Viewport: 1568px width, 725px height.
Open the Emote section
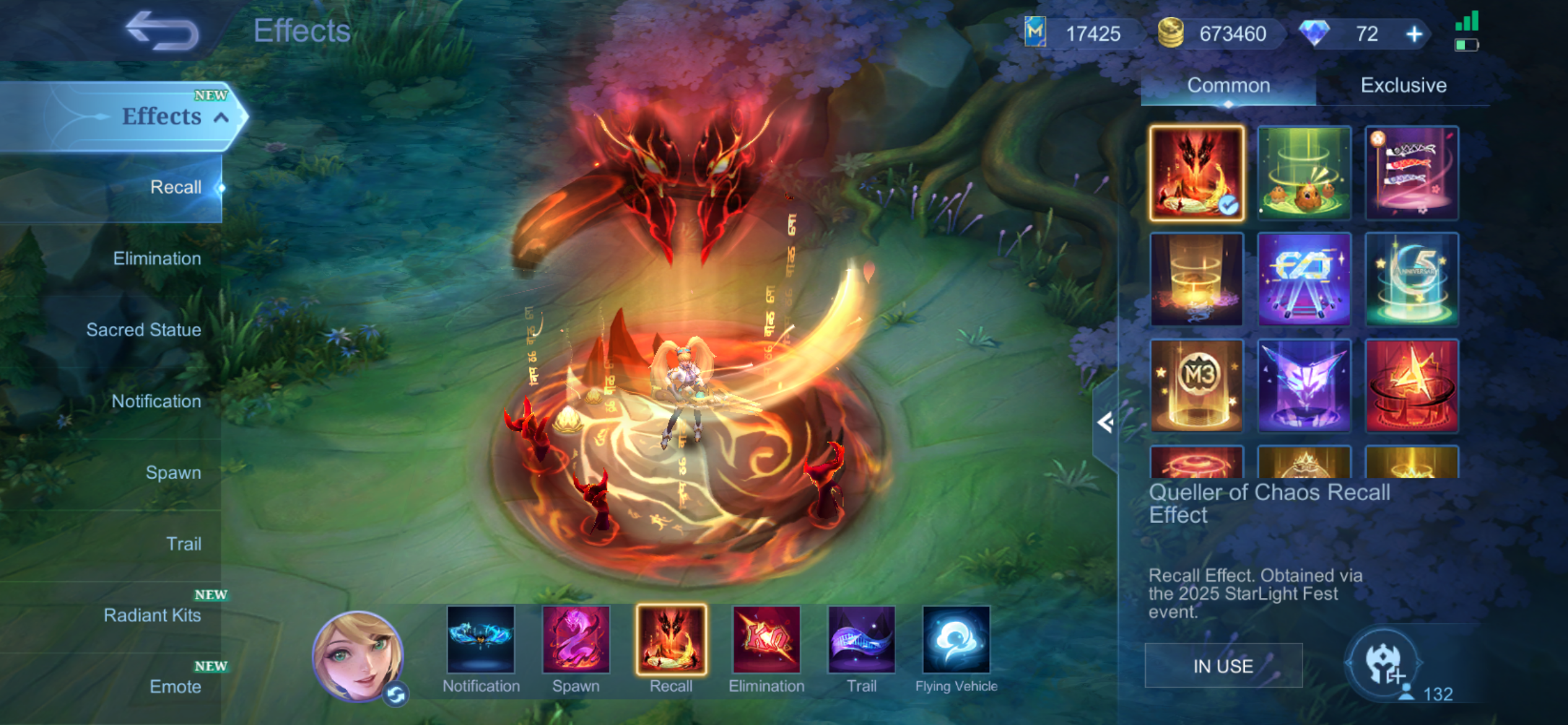(x=175, y=687)
